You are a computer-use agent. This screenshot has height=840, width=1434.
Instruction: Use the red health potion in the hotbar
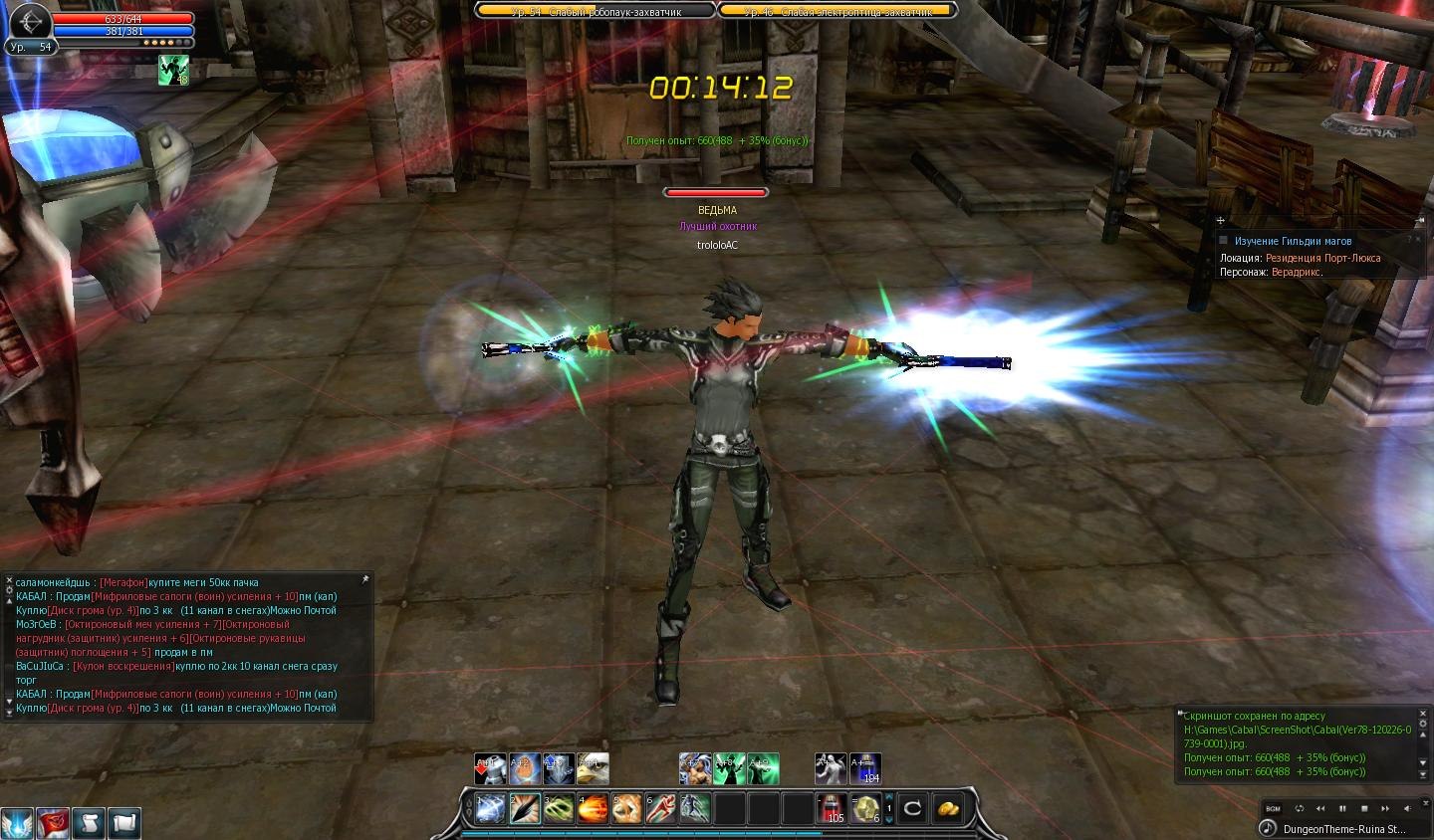[833, 808]
